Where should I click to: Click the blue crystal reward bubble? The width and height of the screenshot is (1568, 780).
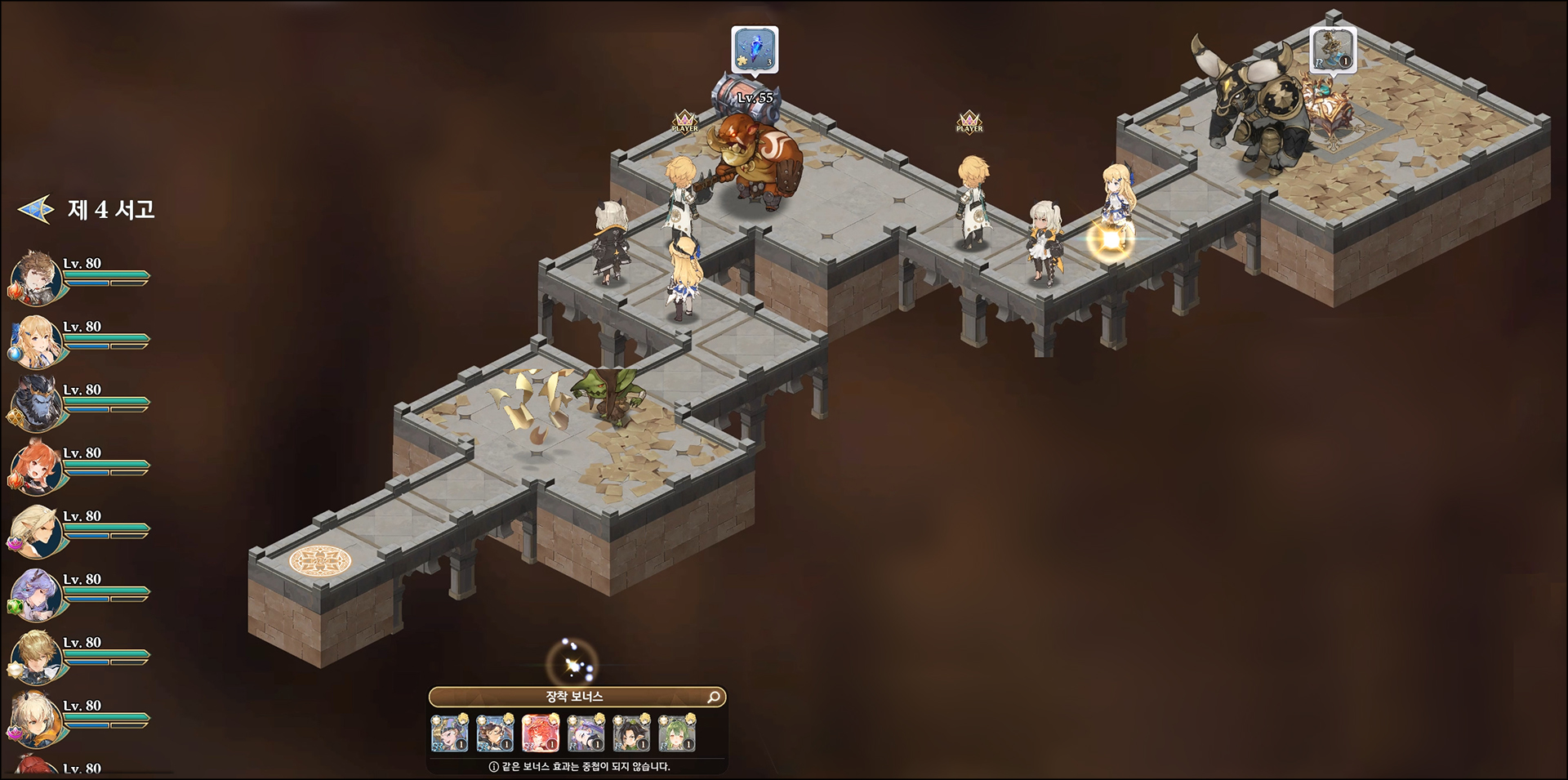coord(755,49)
